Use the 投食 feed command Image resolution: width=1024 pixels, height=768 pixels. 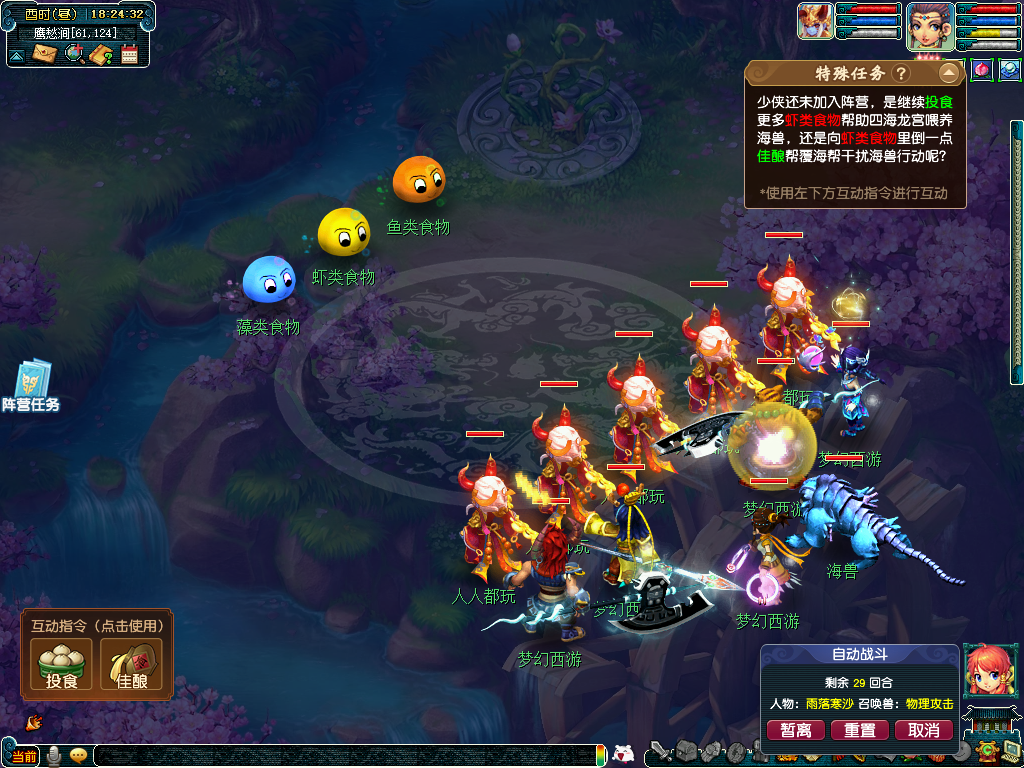(62, 665)
